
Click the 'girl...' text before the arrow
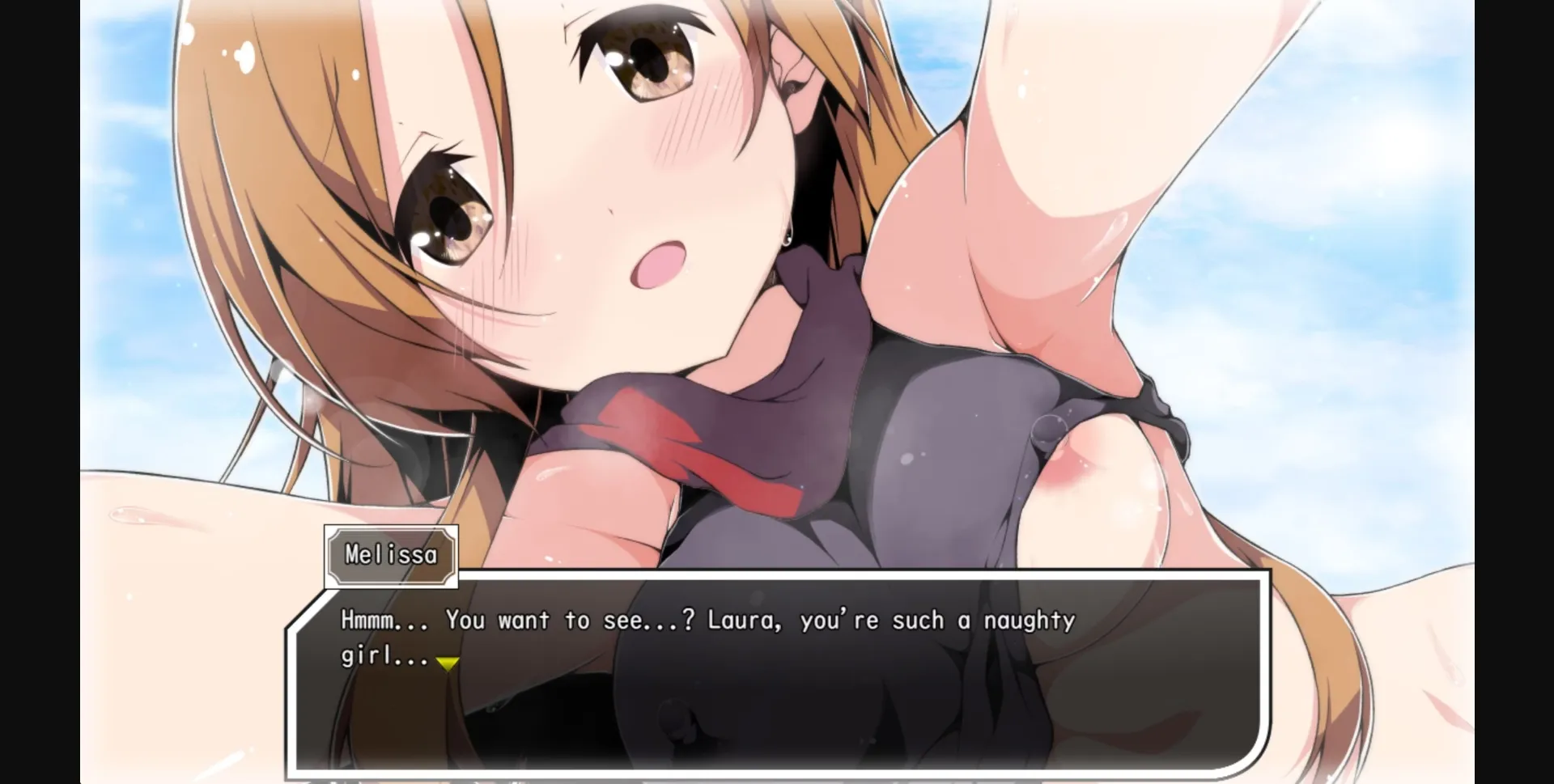(380, 659)
